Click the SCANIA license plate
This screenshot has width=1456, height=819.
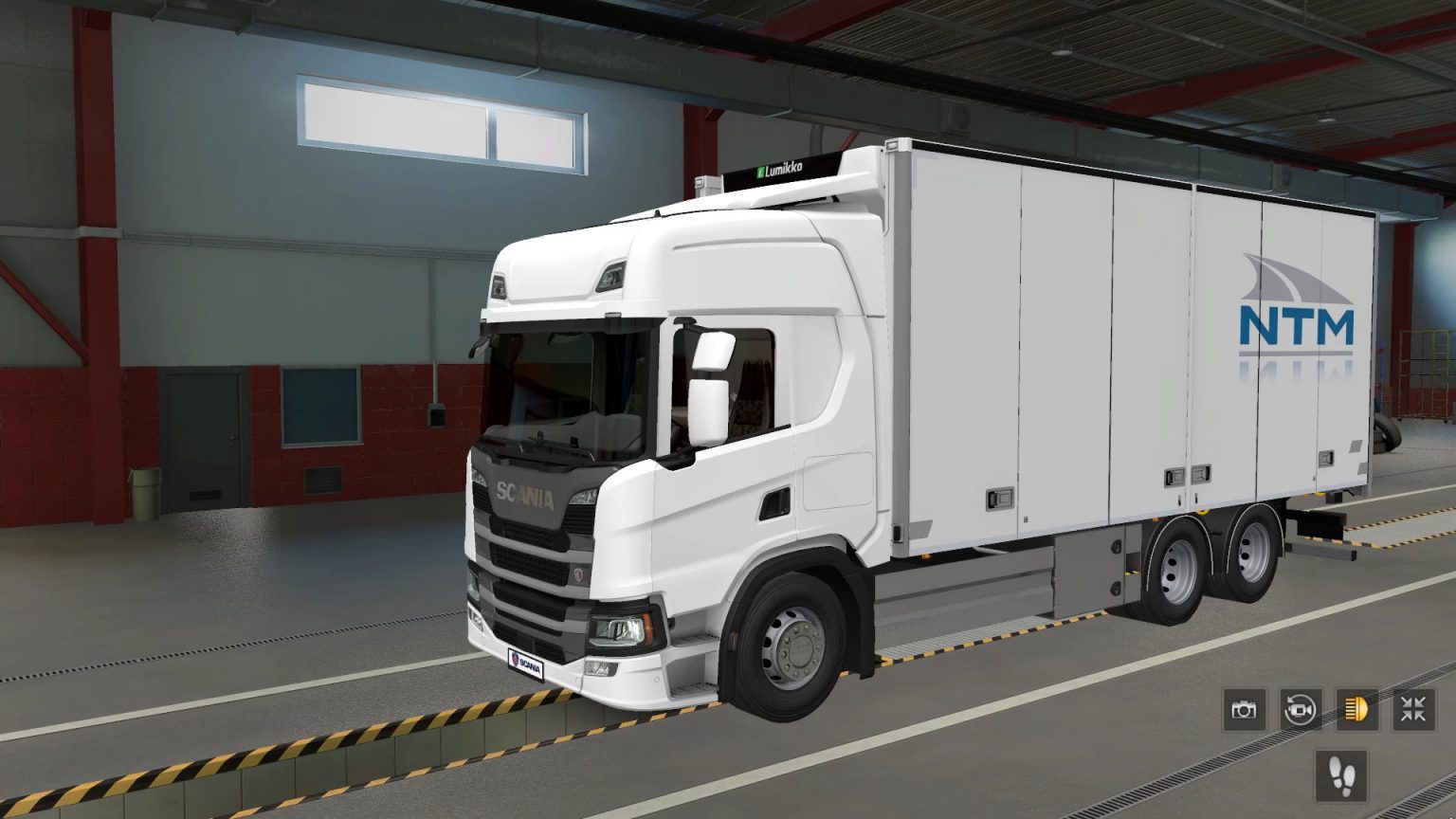coord(527,664)
